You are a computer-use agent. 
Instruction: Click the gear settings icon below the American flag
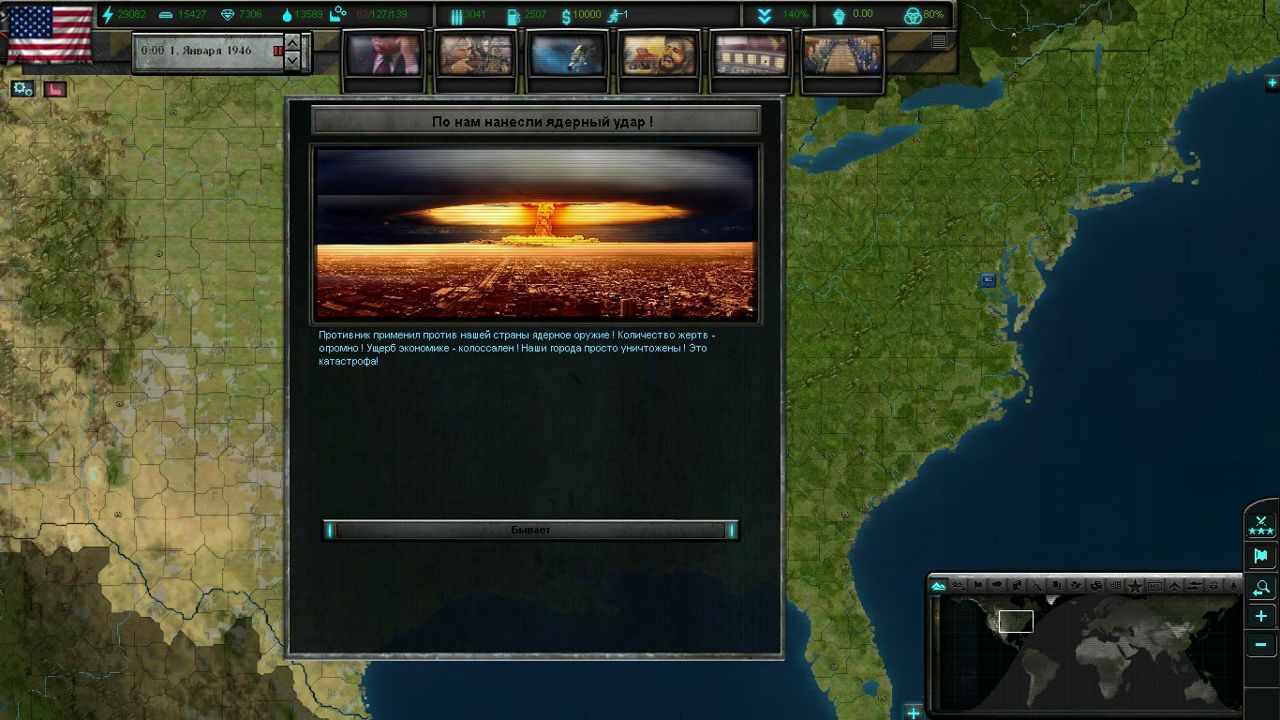(x=21, y=88)
